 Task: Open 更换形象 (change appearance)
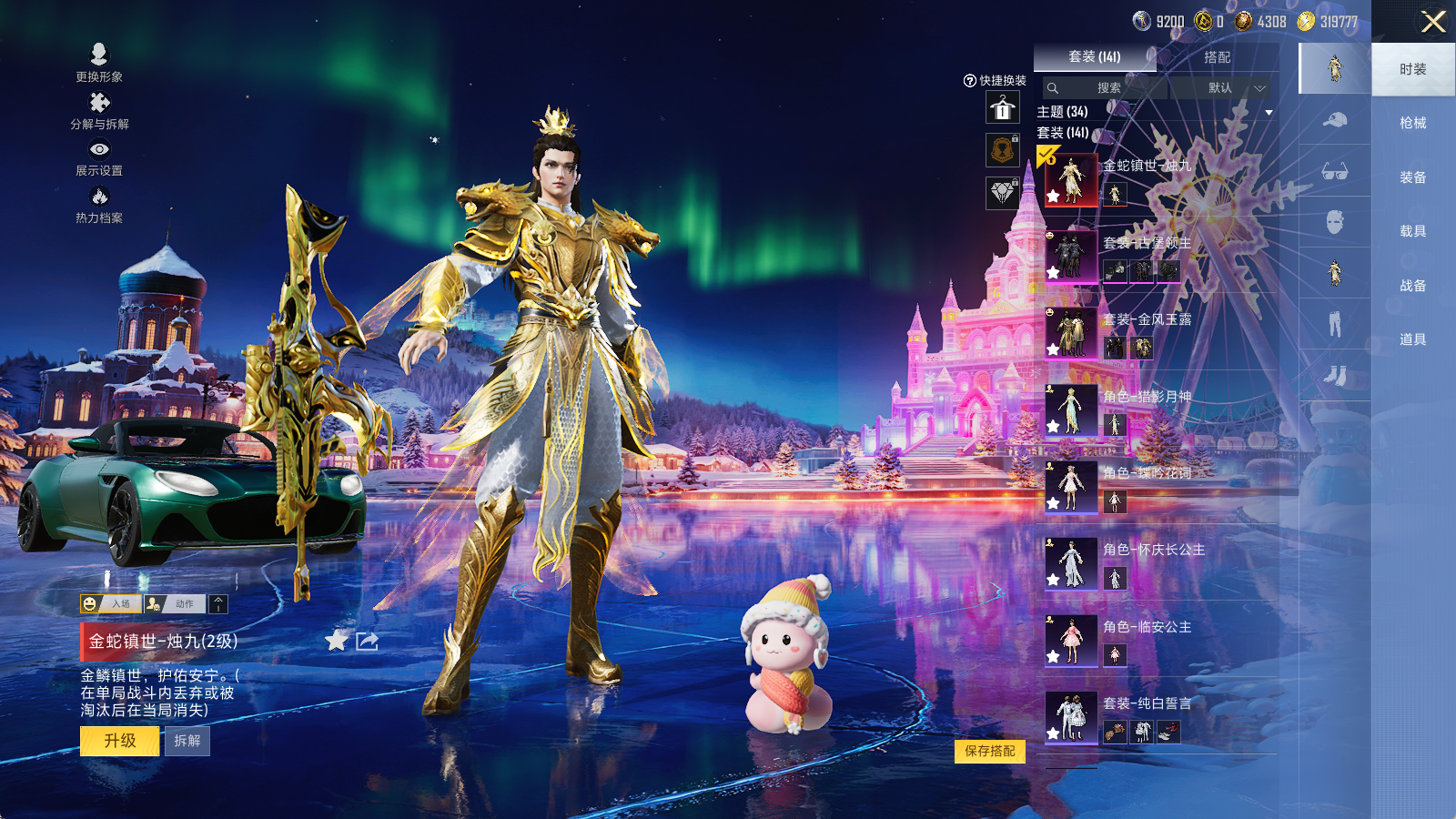[x=99, y=62]
